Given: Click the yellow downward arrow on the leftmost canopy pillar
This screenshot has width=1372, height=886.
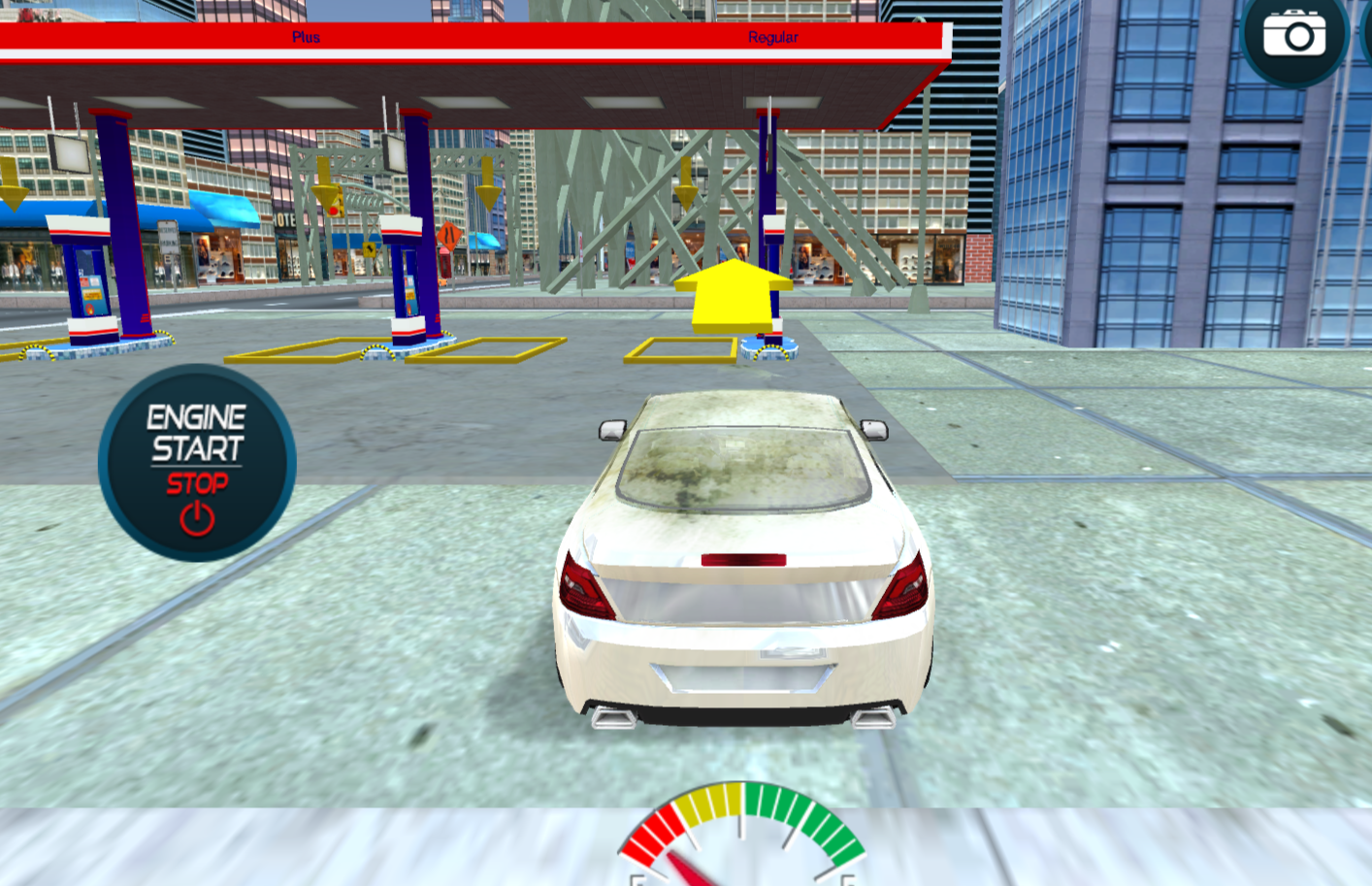Looking at the screenshot, I should point(12,184).
